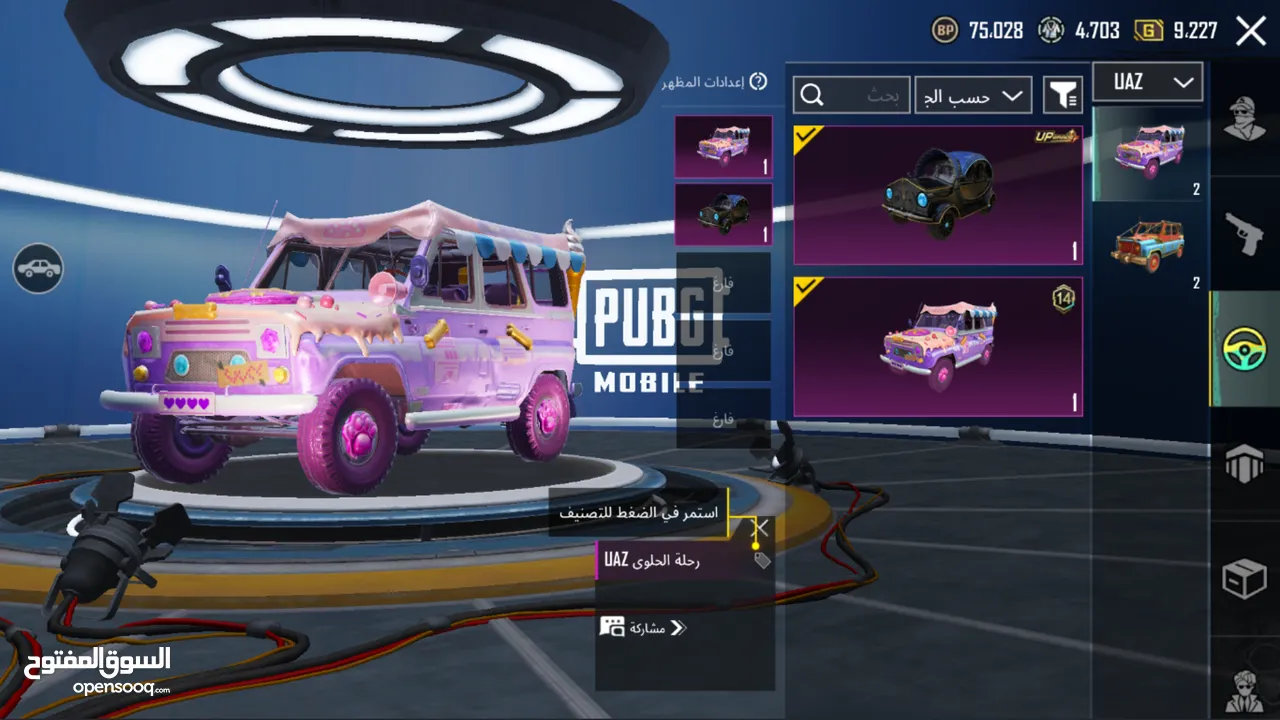The height and width of the screenshot is (720, 1280).
Task: Close the hold-to-sort tooltip
Action: pos(761,527)
